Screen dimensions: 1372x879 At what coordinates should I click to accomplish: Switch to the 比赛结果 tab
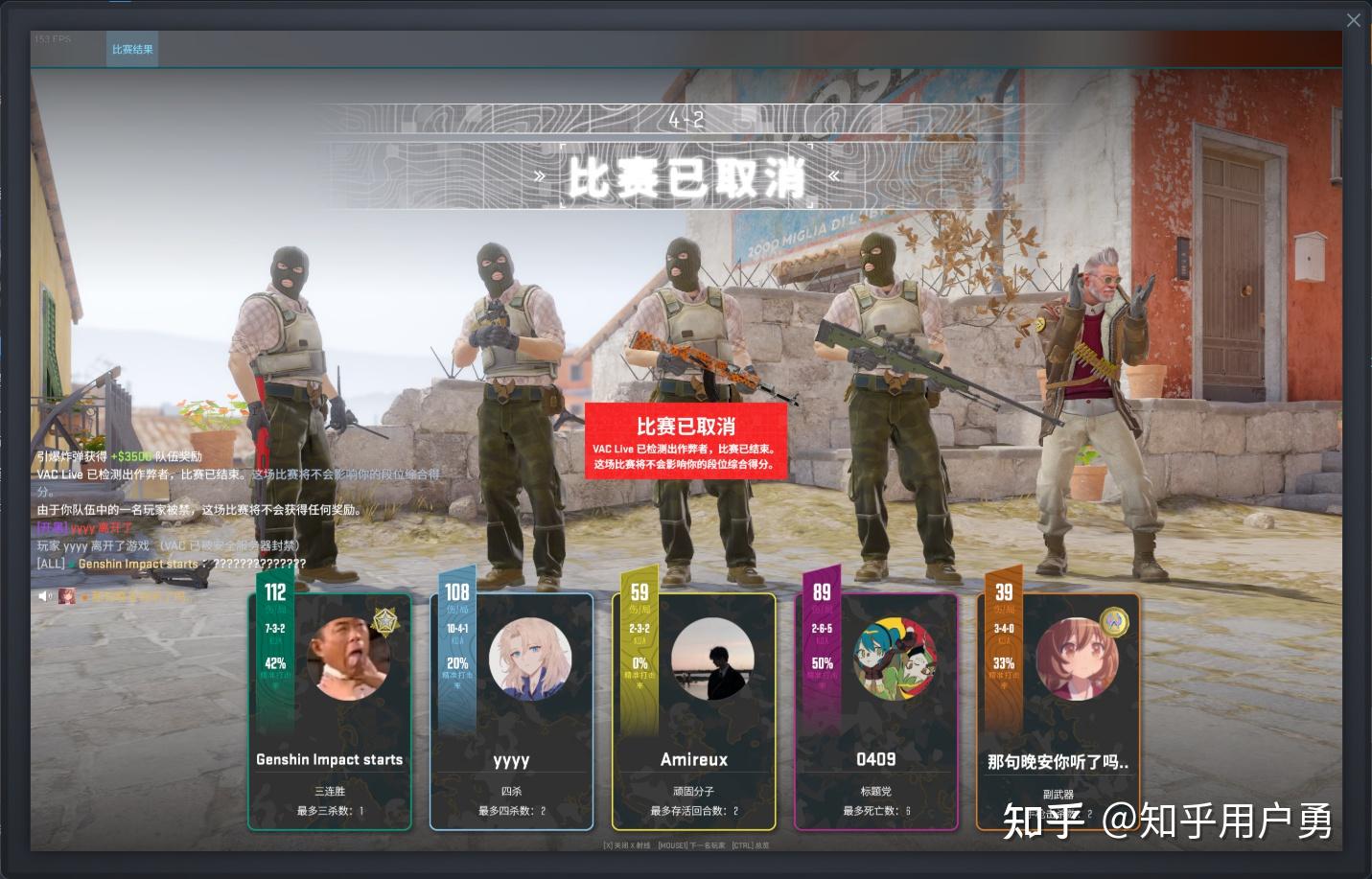click(x=131, y=48)
